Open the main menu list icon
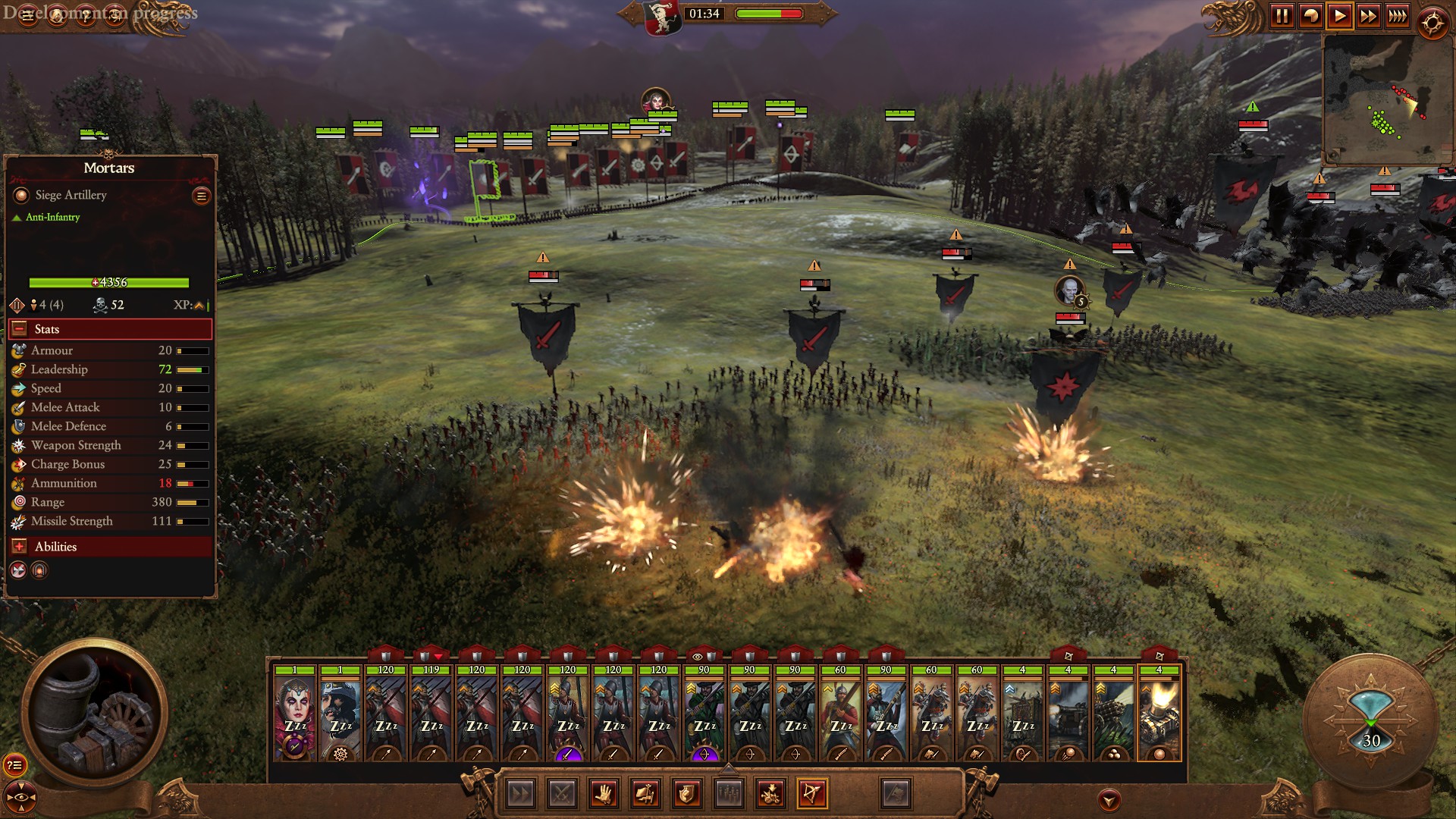 [x=28, y=16]
